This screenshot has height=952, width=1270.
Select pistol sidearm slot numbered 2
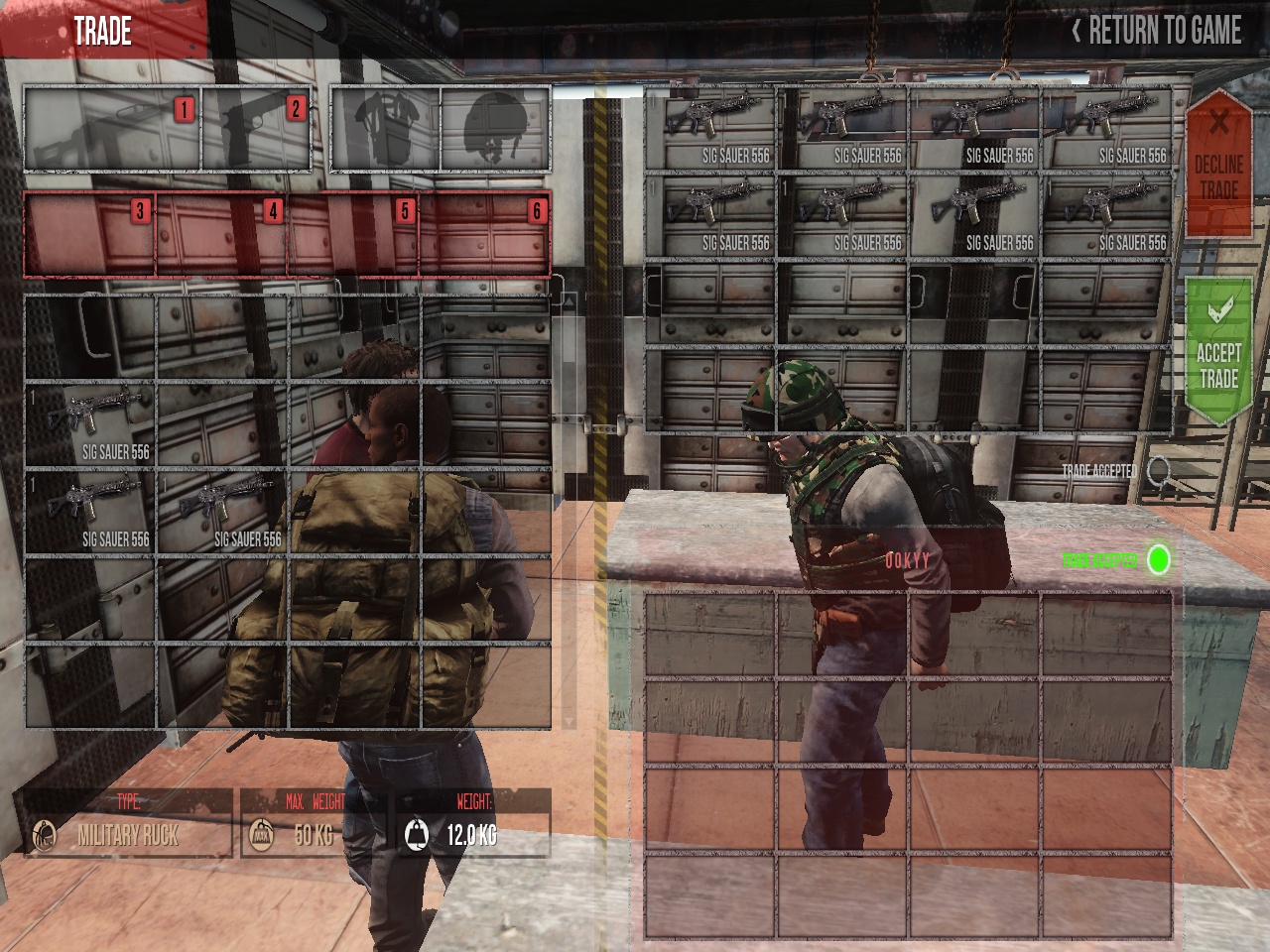tap(256, 130)
